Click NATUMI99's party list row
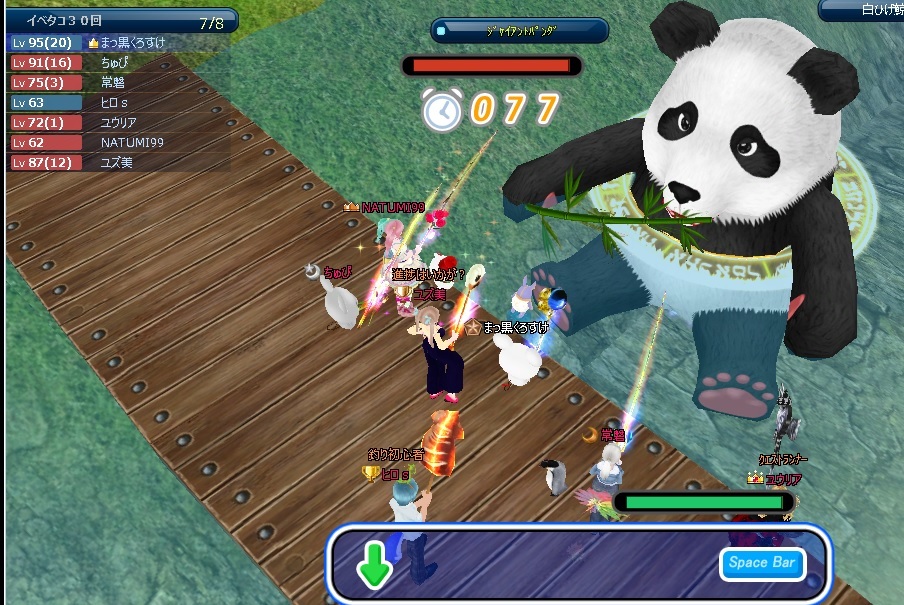 click(120, 142)
